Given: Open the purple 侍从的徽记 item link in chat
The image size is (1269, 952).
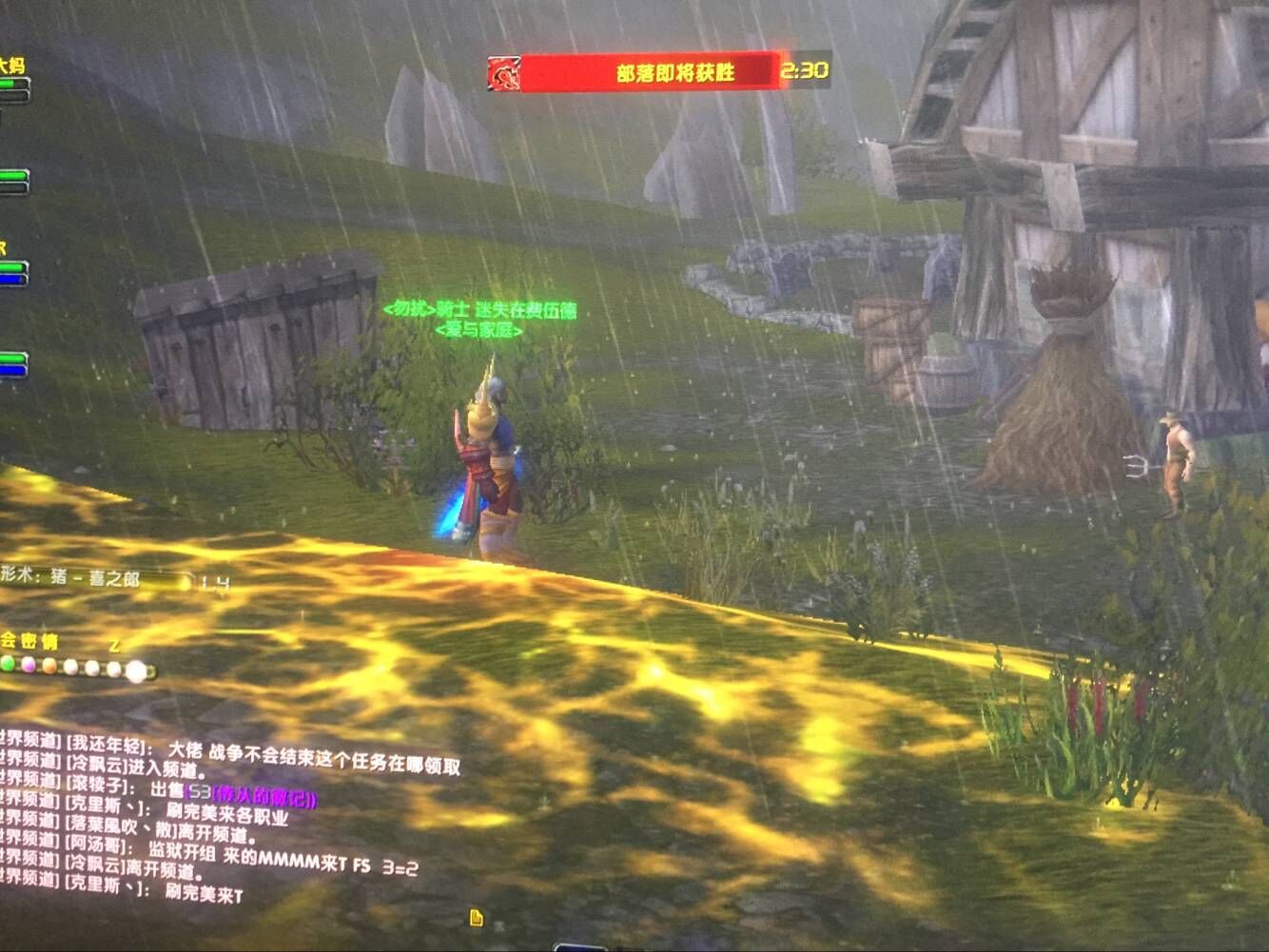Looking at the screenshot, I should click(x=264, y=797).
